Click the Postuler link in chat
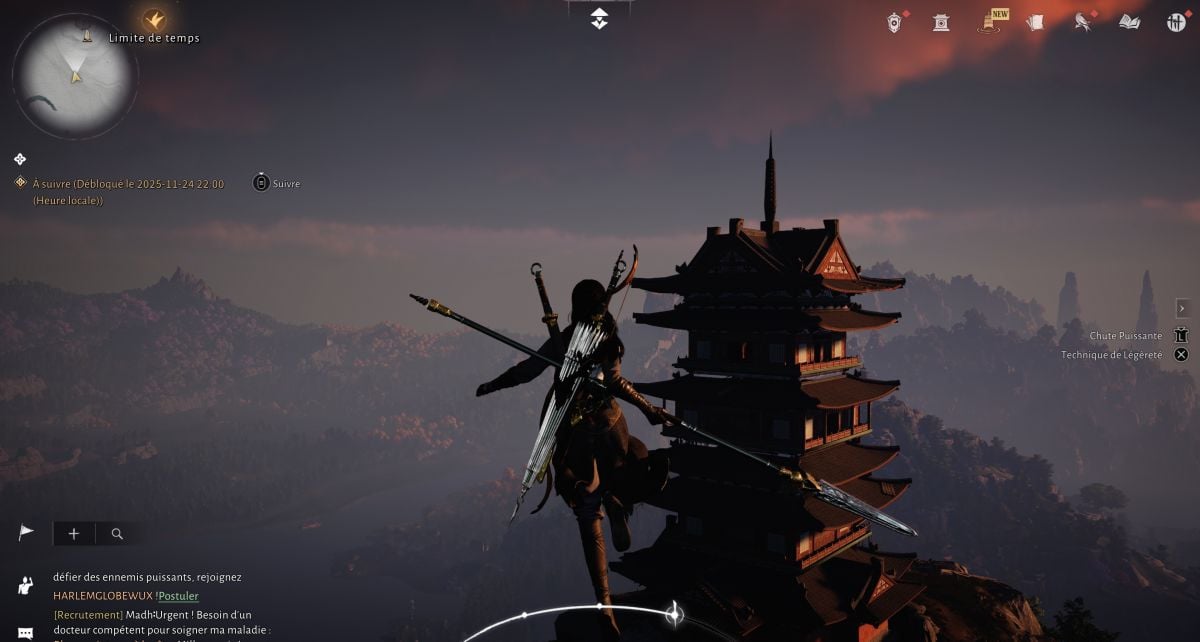1200x642 pixels. pos(178,596)
